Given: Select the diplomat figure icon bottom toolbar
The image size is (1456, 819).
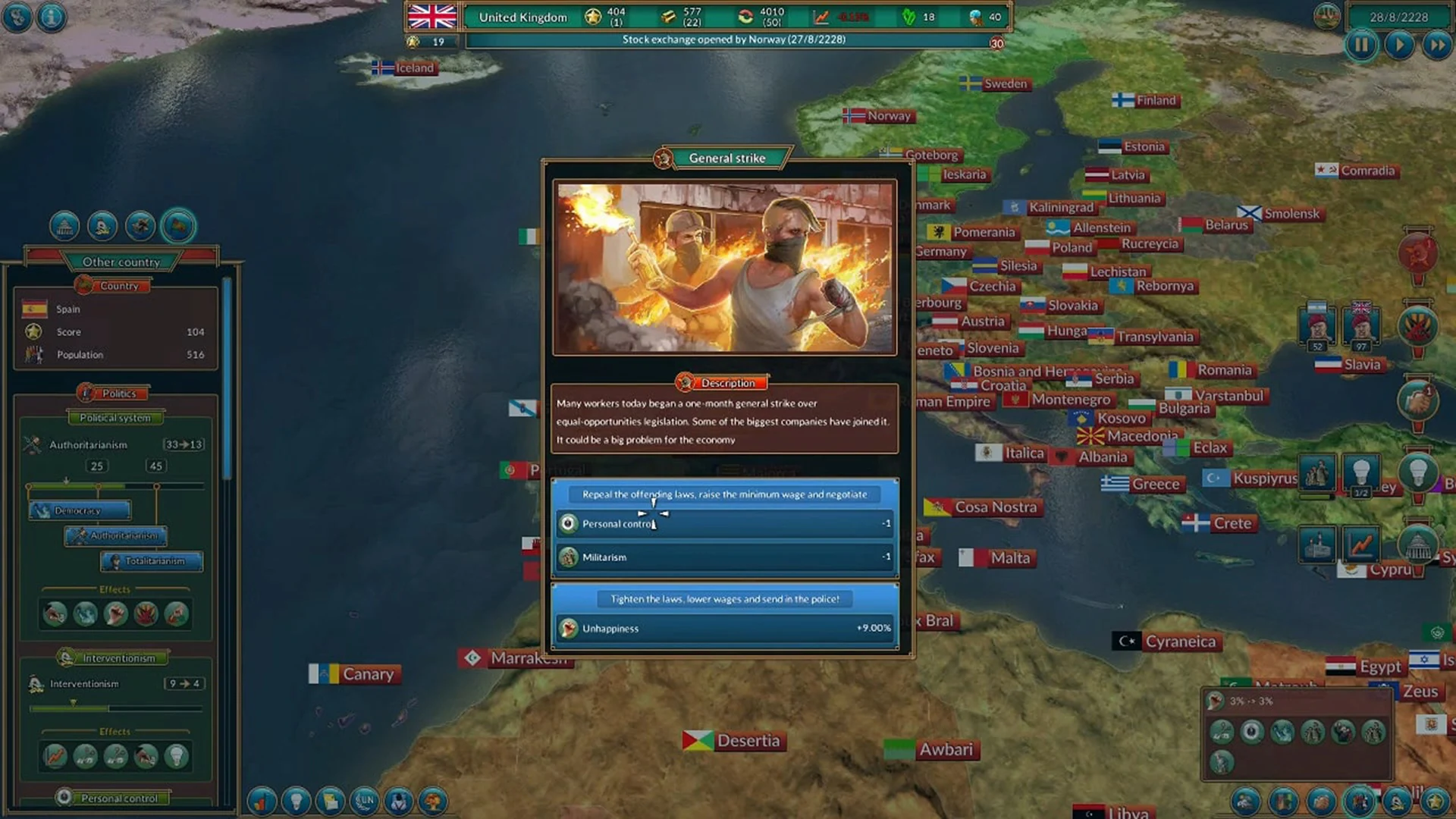Looking at the screenshot, I should click(398, 801).
